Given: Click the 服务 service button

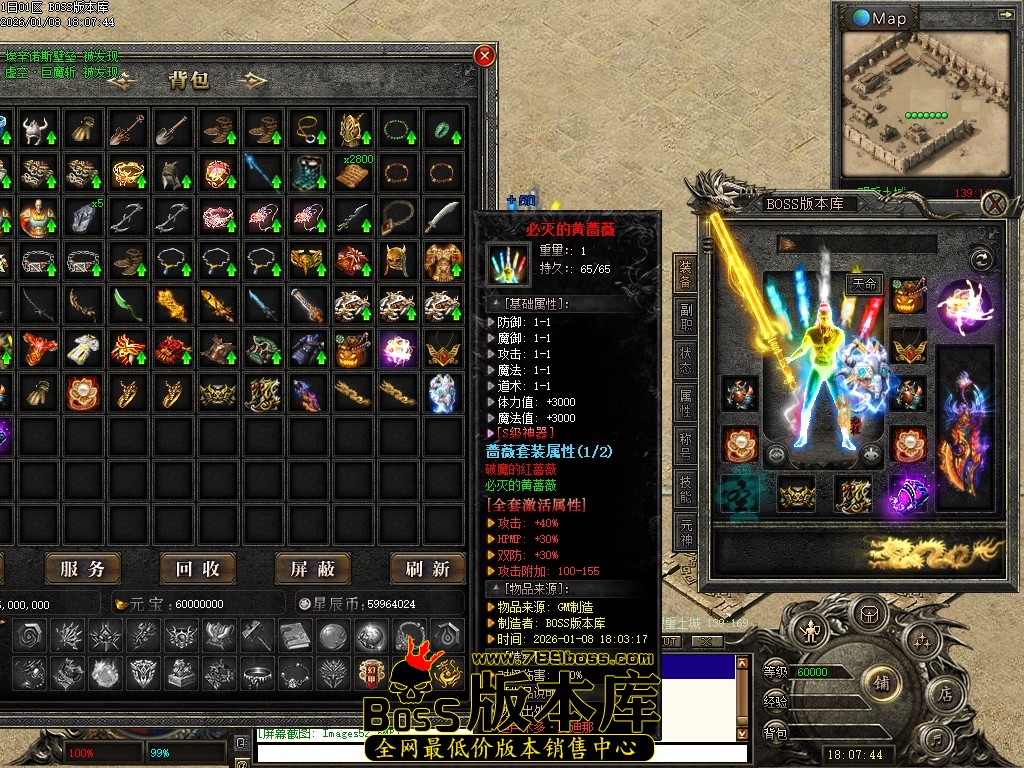Looking at the screenshot, I should (82, 569).
